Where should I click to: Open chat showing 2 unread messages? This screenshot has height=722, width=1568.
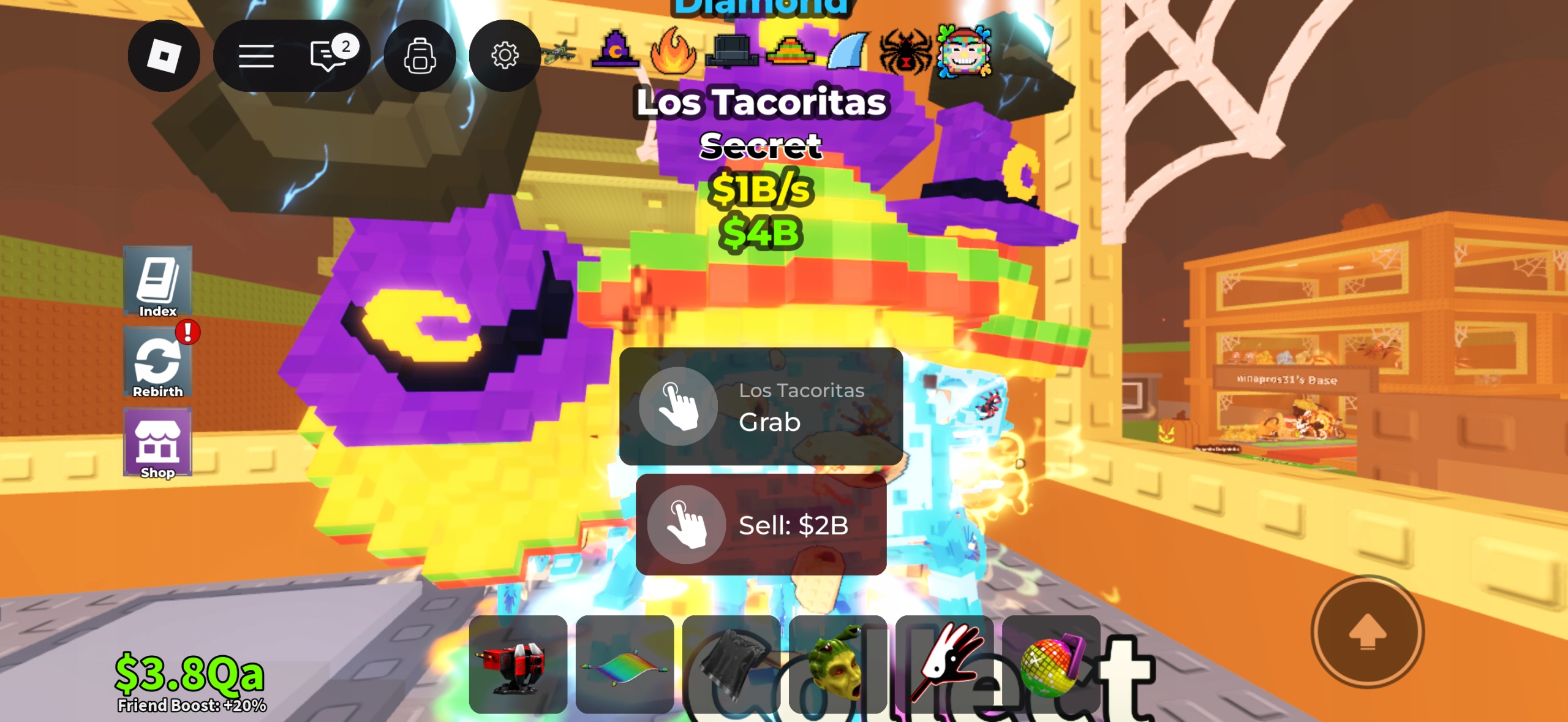[328, 55]
